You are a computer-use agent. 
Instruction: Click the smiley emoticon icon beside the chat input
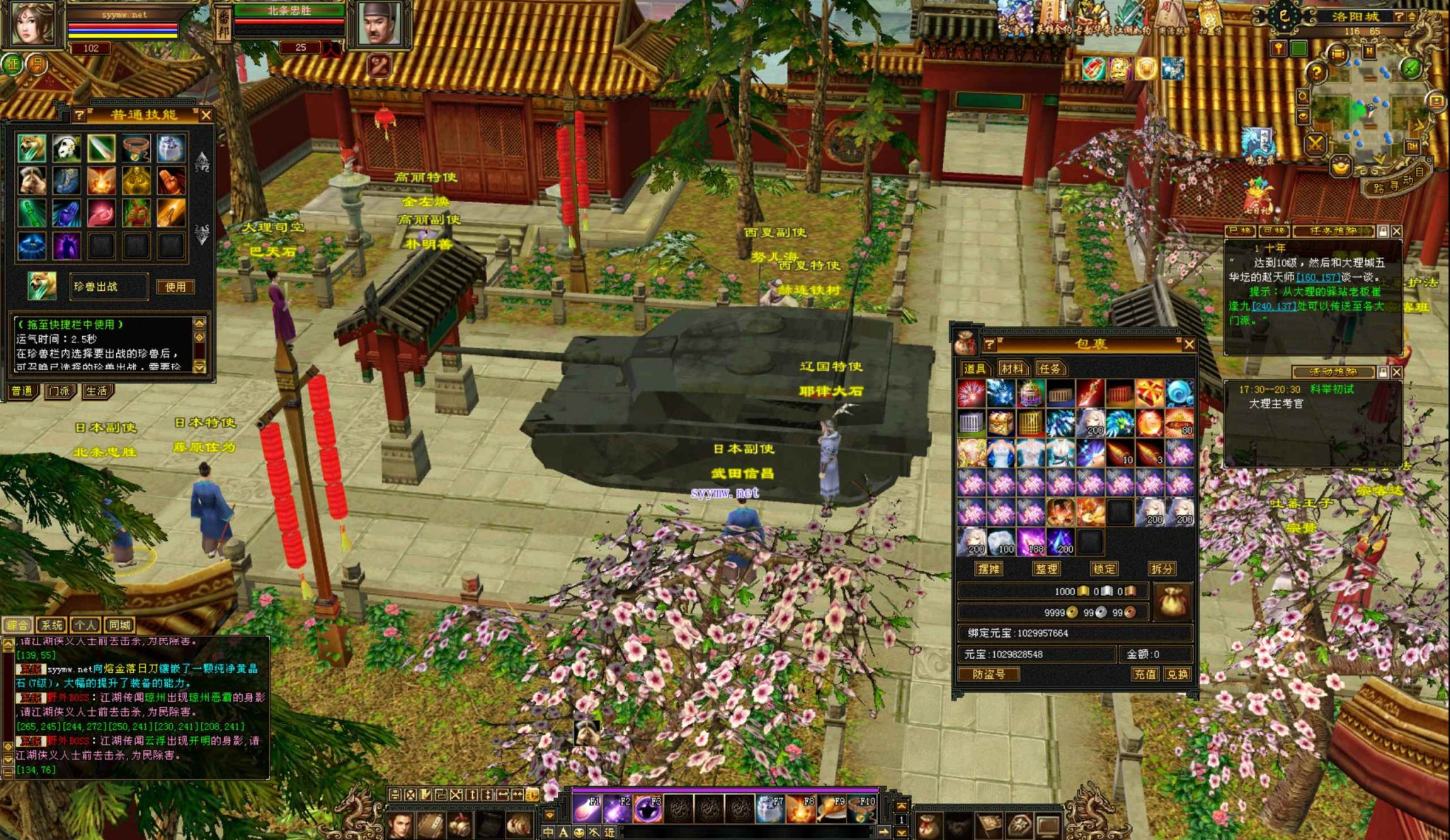pyautogui.click(x=578, y=832)
